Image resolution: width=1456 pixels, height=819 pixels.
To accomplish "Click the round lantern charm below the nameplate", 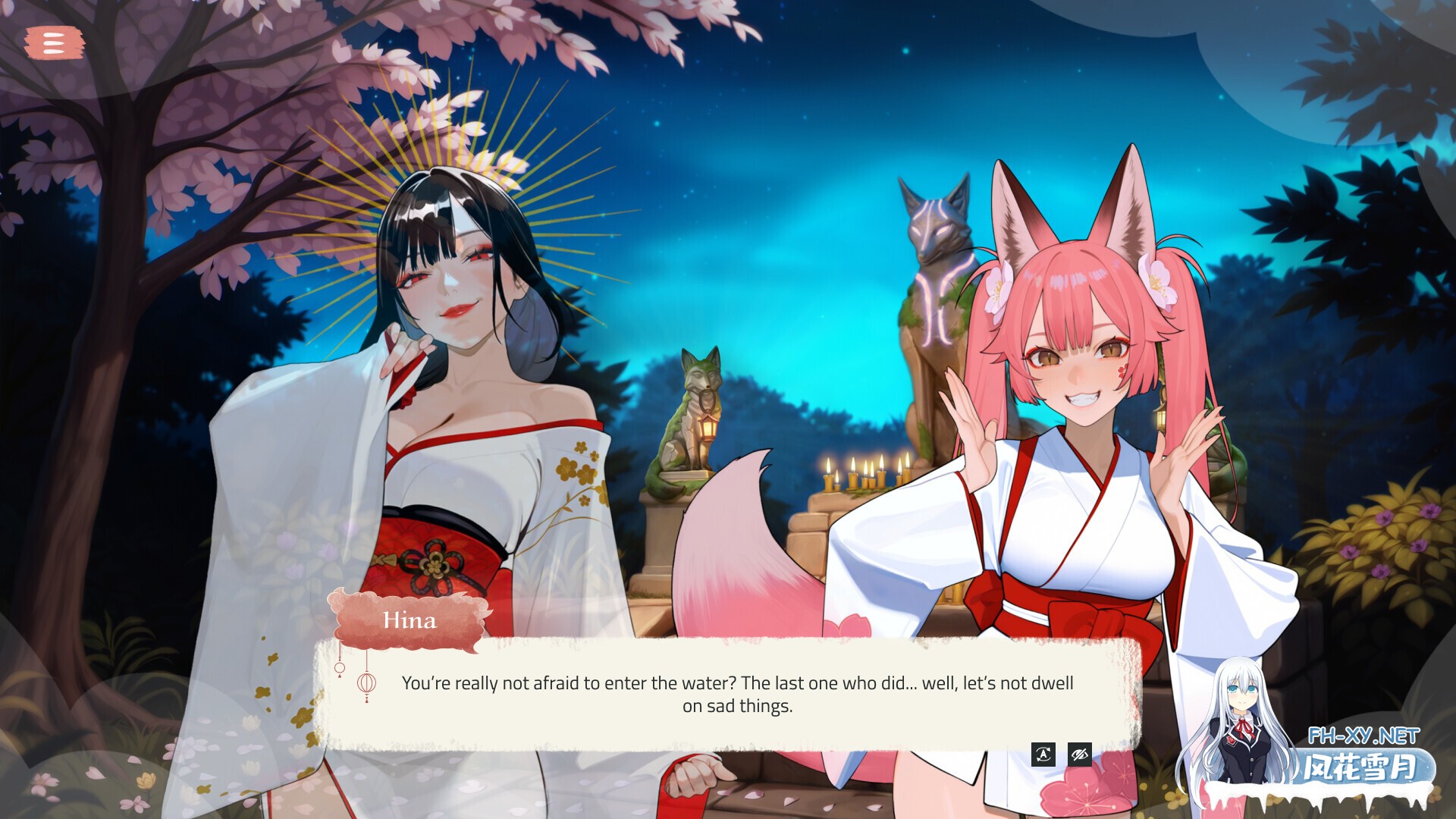I will tap(340, 667).
